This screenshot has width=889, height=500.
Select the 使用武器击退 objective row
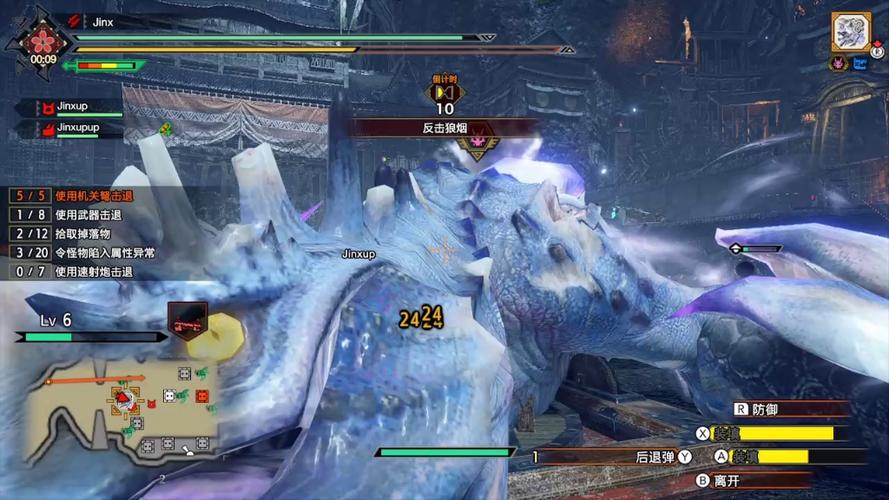[75, 215]
